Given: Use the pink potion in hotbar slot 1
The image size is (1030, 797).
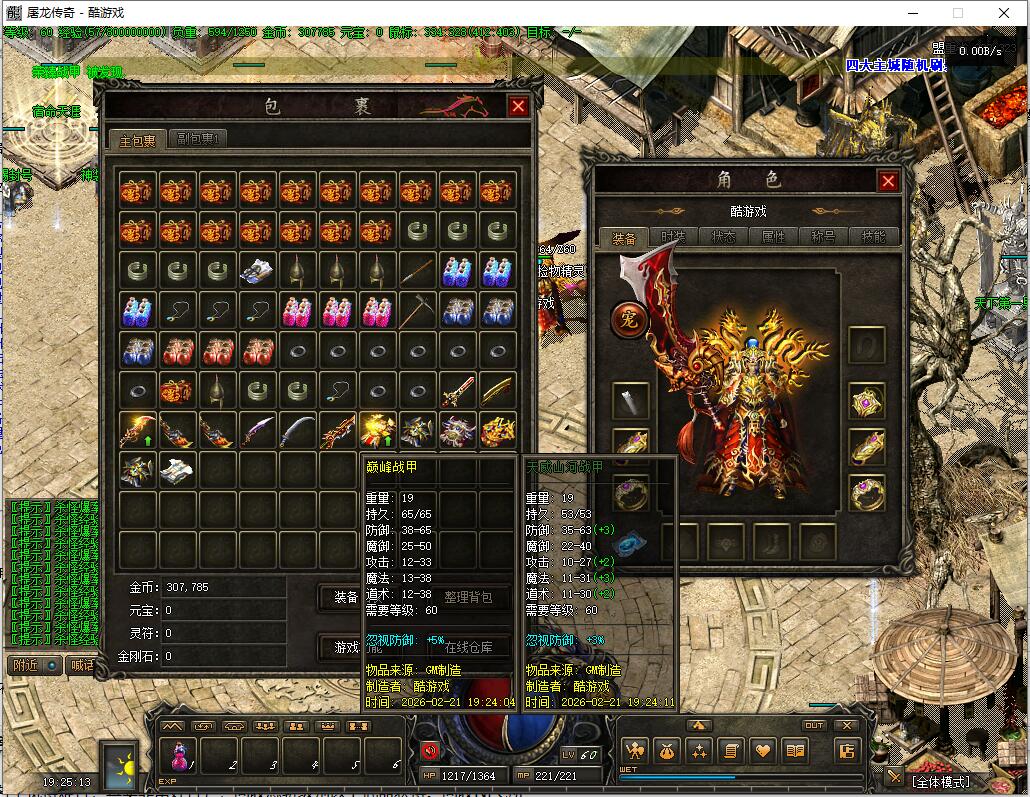Looking at the screenshot, I should point(182,755).
